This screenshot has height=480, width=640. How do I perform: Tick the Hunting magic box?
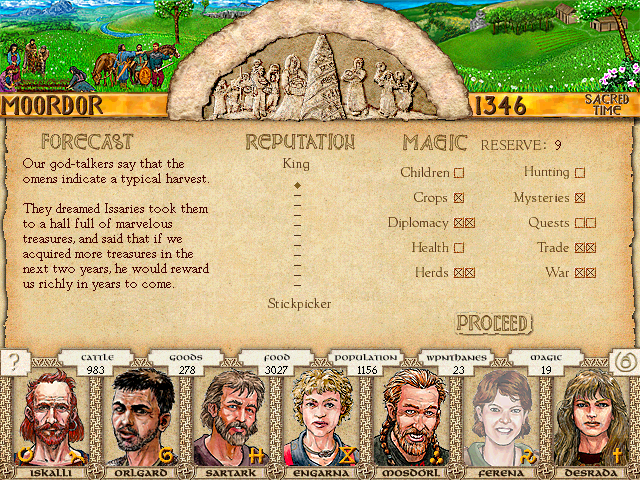[580, 173]
